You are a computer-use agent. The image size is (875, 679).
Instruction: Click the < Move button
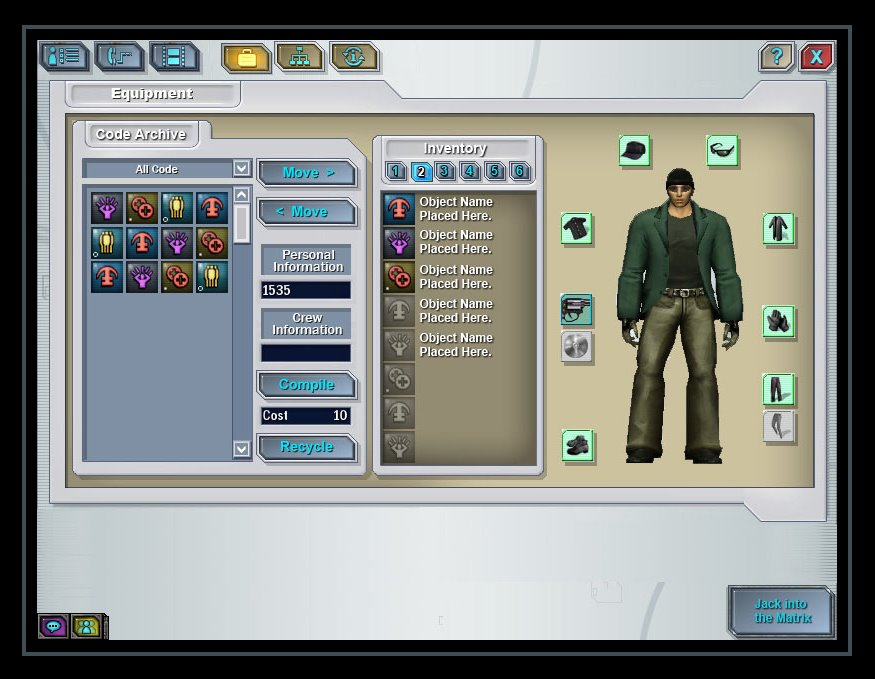point(307,212)
